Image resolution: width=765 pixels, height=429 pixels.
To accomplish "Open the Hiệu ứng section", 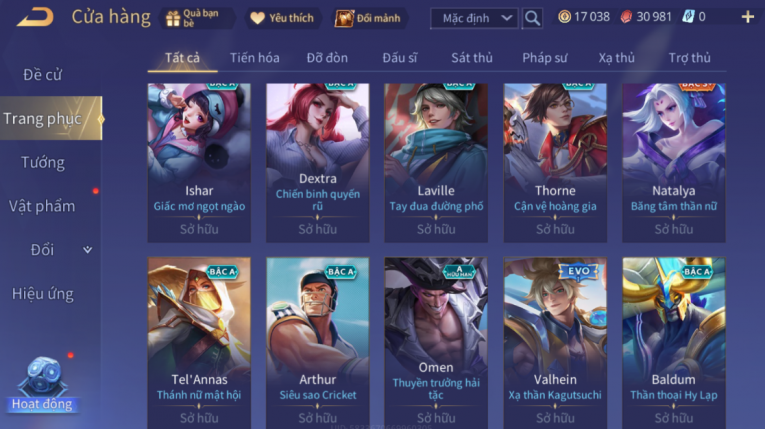I will coord(43,294).
